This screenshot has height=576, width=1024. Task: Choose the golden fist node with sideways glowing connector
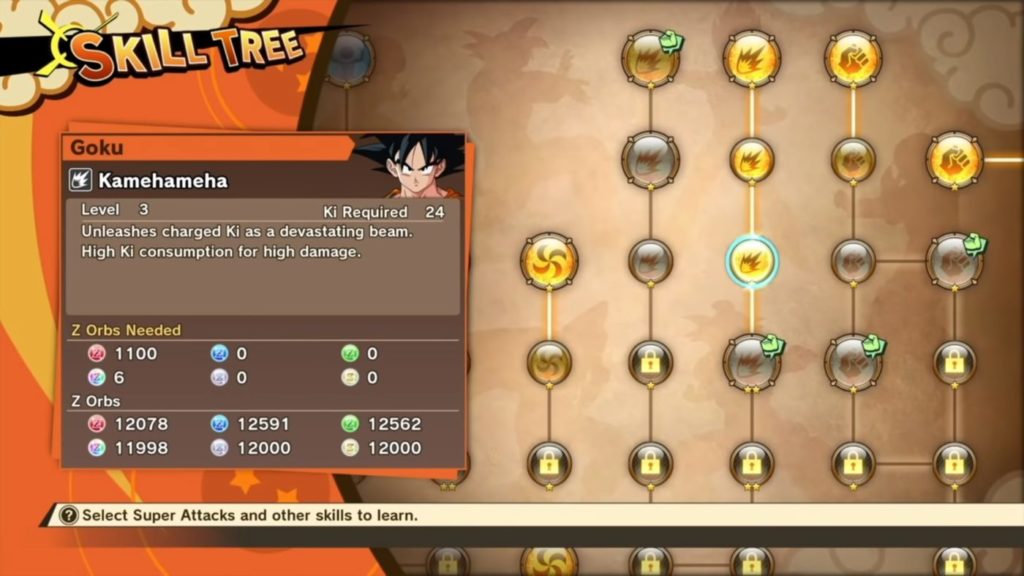click(x=954, y=160)
